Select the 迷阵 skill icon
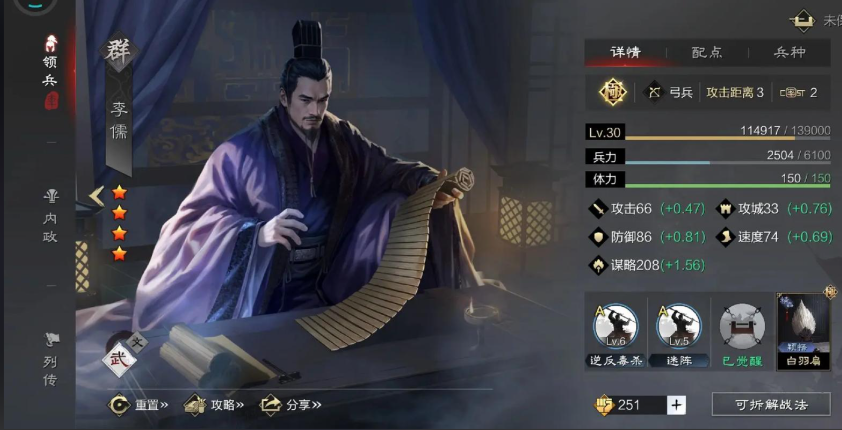The height and width of the screenshot is (430, 842). tap(679, 330)
